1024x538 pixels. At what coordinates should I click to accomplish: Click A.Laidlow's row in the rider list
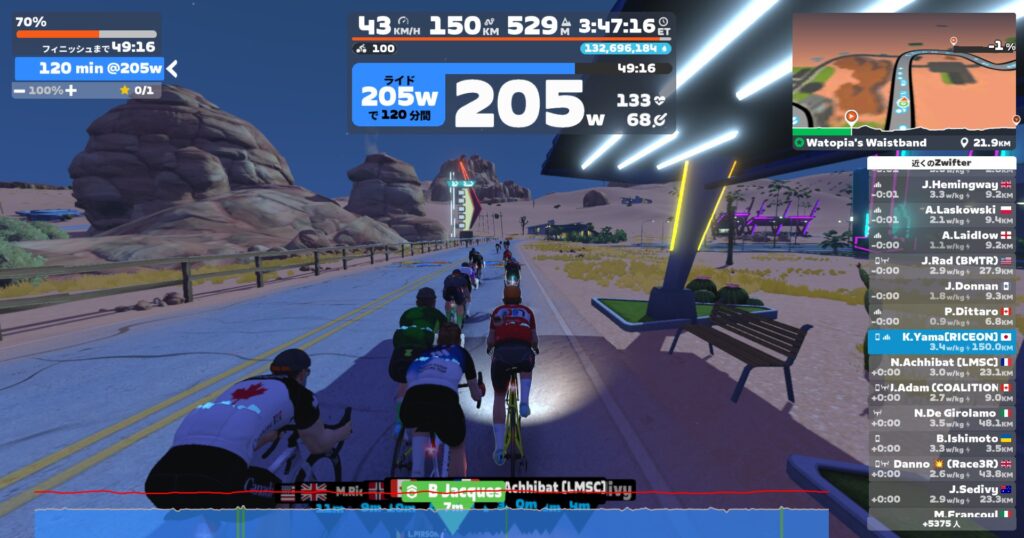[941, 240]
